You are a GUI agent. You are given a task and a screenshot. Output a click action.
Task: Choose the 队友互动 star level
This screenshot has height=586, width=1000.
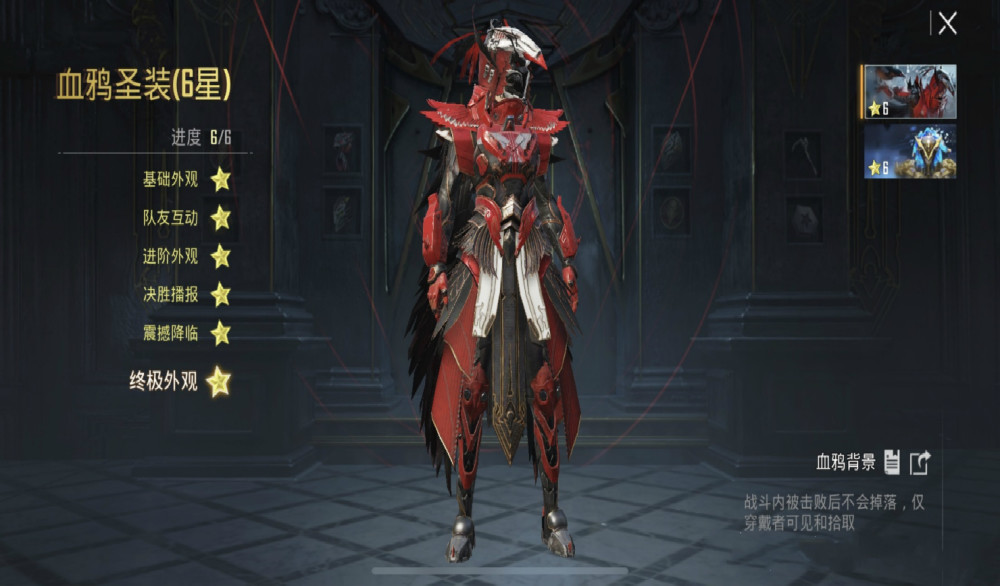(220, 217)
